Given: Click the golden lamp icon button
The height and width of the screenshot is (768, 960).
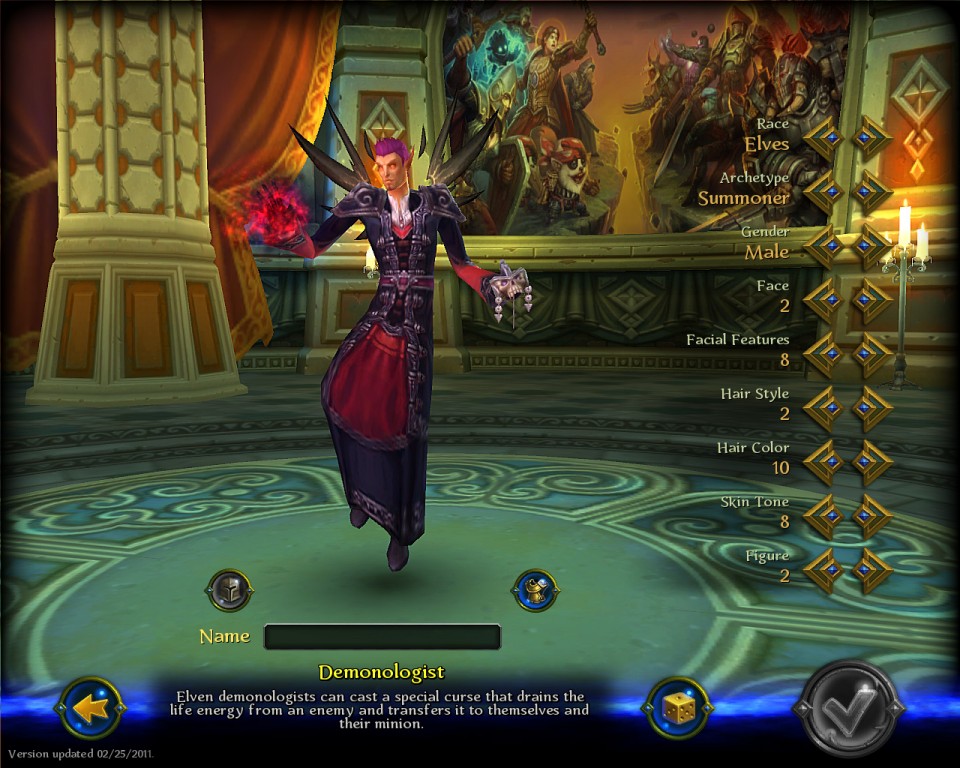Looking at the screenshot, I should (x=535, y=591).
